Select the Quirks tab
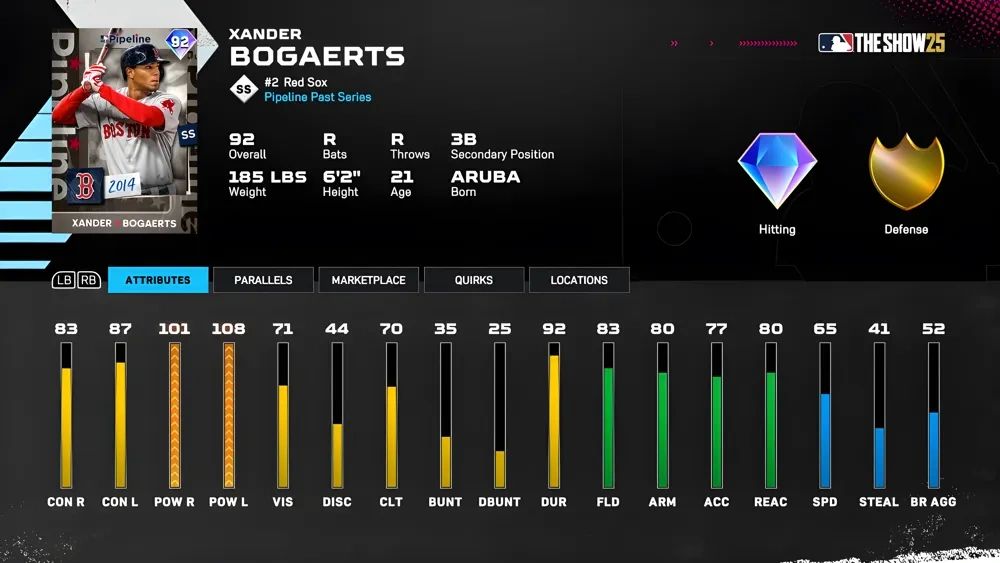1000x563 pixels. [x=473, y=280]
